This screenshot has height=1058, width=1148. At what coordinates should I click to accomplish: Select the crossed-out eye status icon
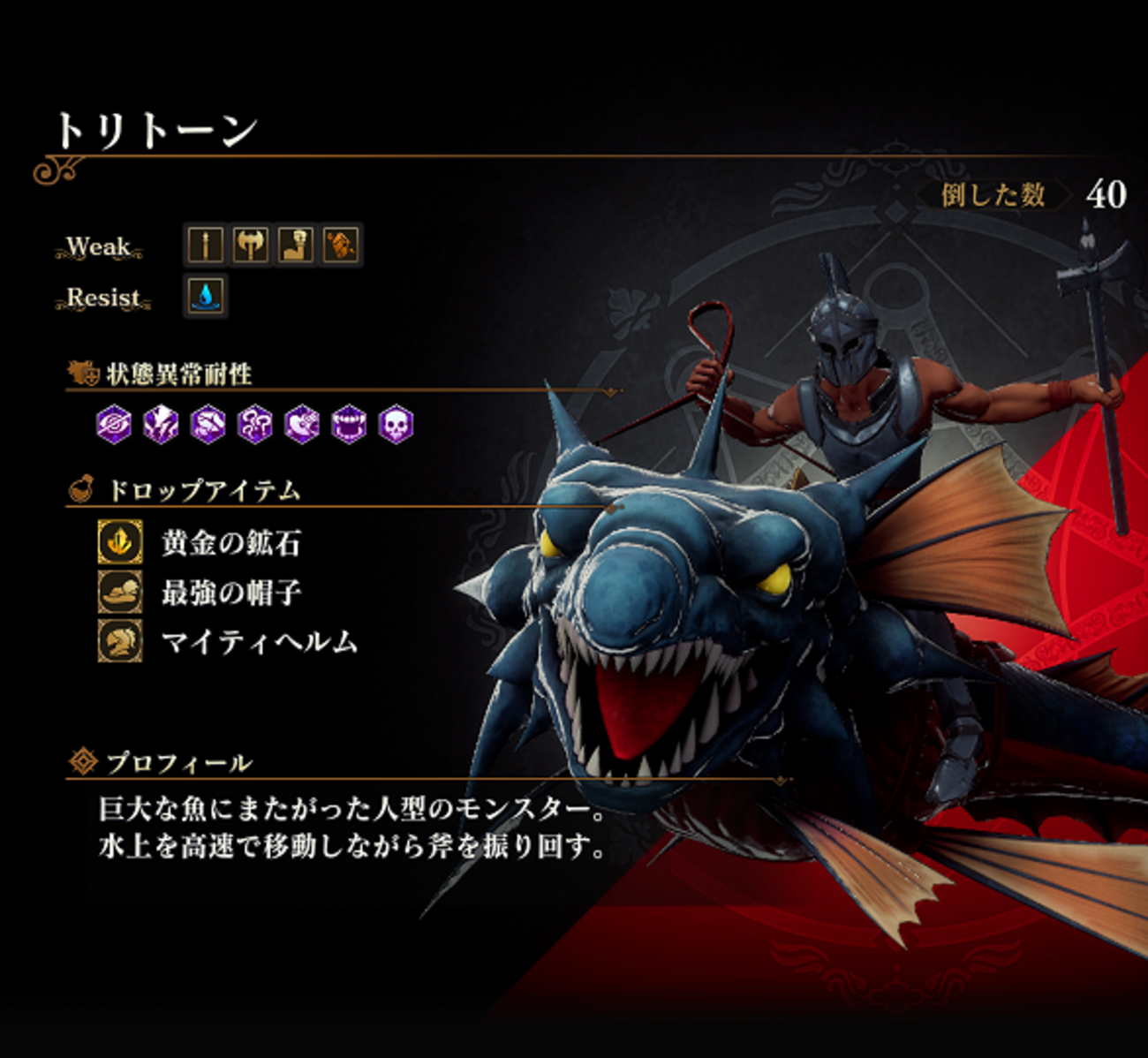(x=114, y=425)
